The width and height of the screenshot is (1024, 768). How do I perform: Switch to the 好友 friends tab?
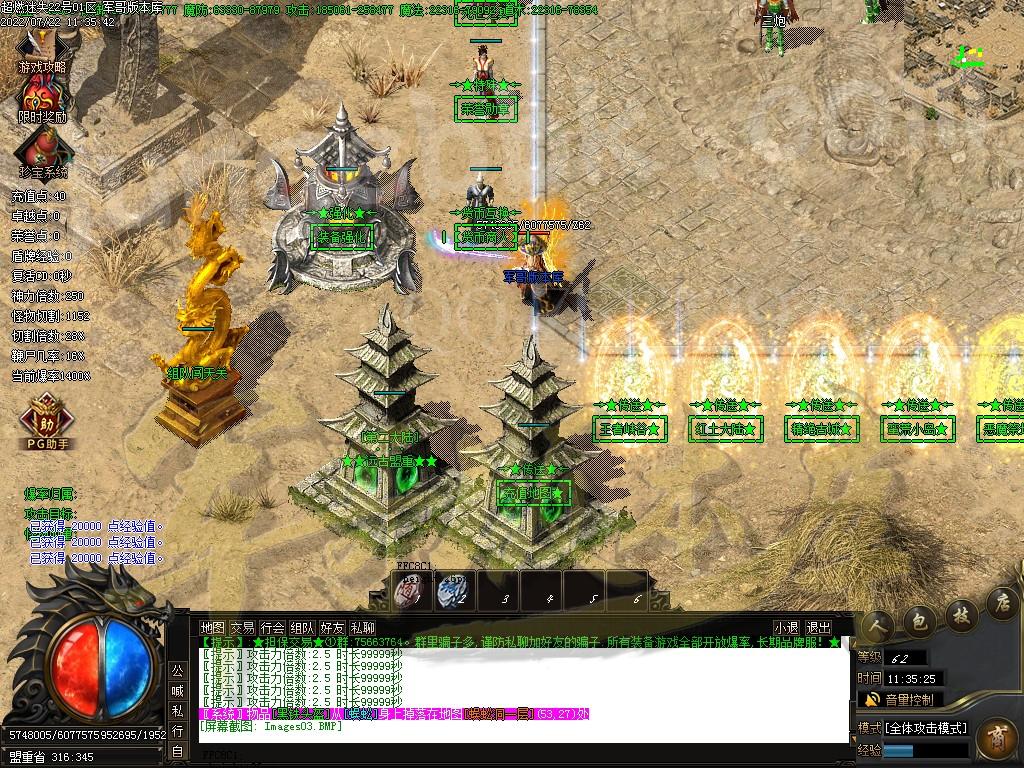point(332,627)
